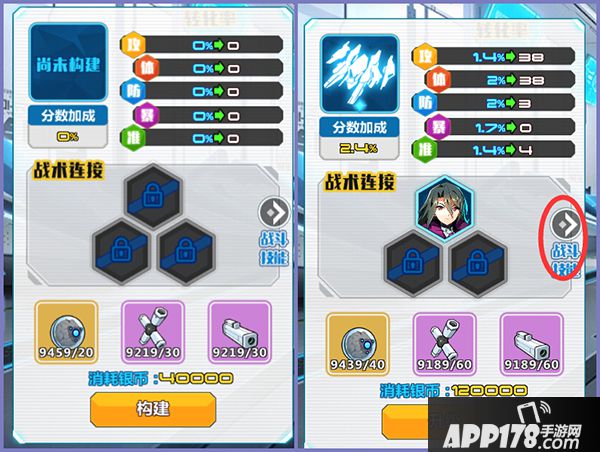The image size is (600, 452).
Task: Open battle skills arrow circled in red
Action: coord(567,220)
